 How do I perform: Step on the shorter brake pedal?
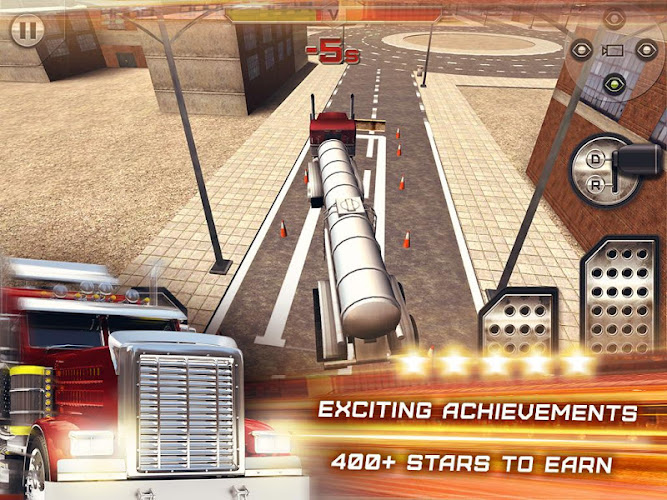(x=520, y=328)
